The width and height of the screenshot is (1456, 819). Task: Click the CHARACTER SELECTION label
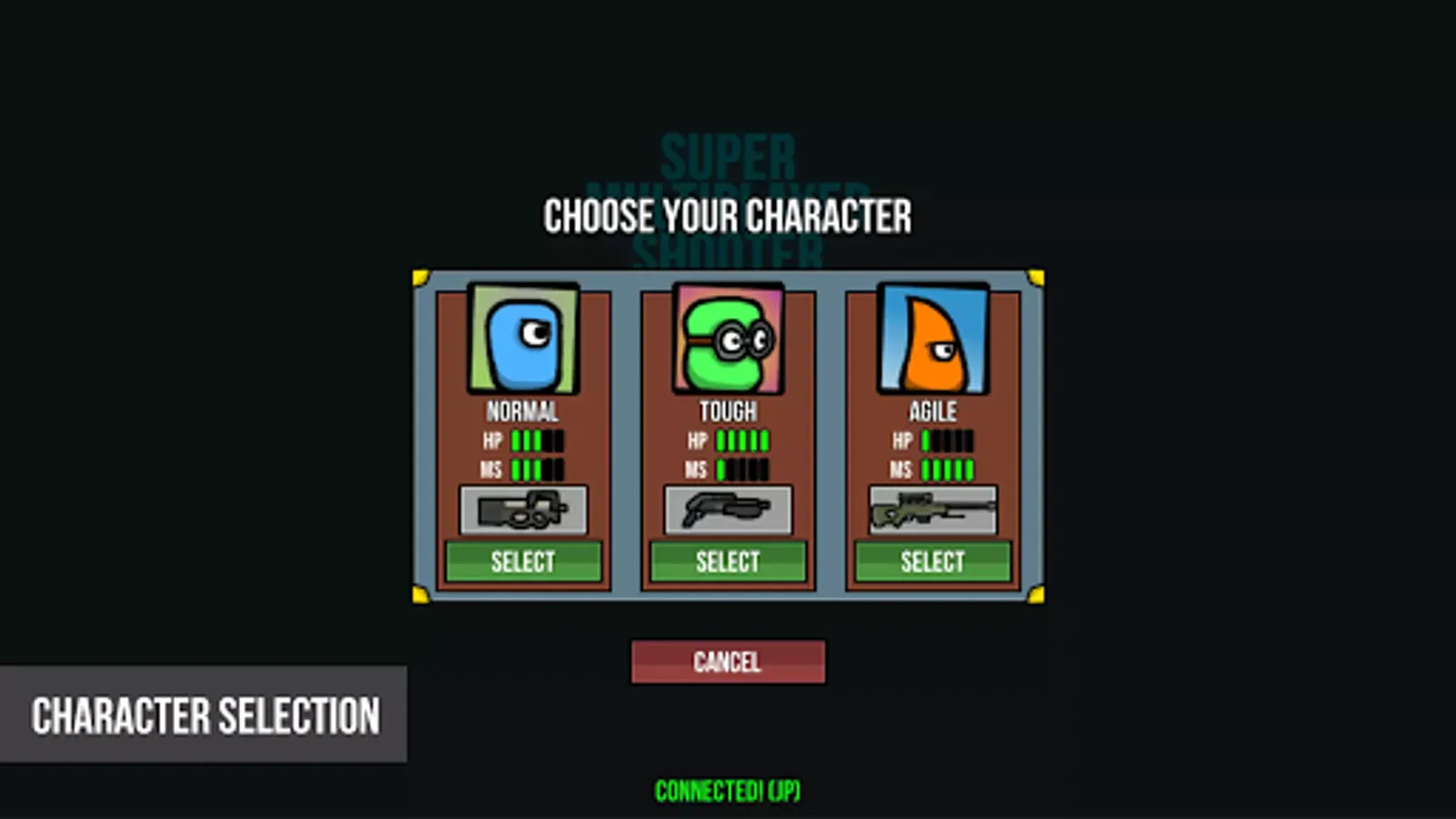[x=207, y=715]
